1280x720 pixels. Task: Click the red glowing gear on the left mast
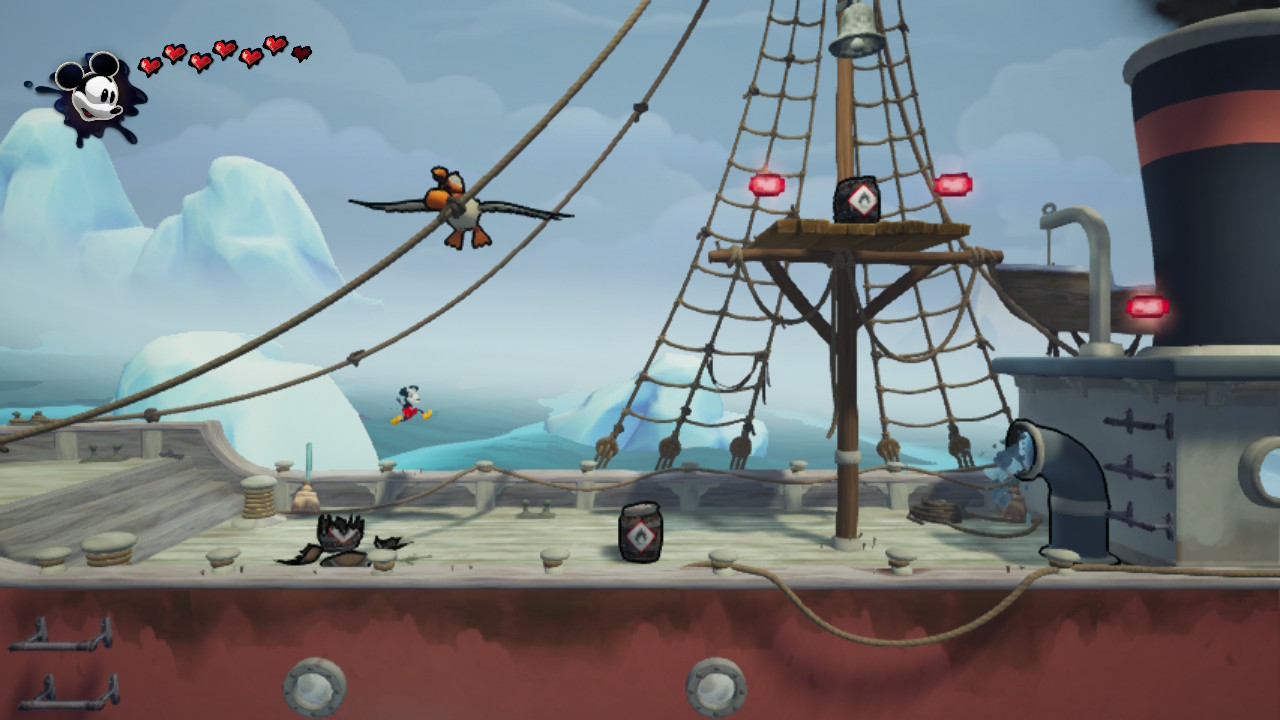(765, 183)
